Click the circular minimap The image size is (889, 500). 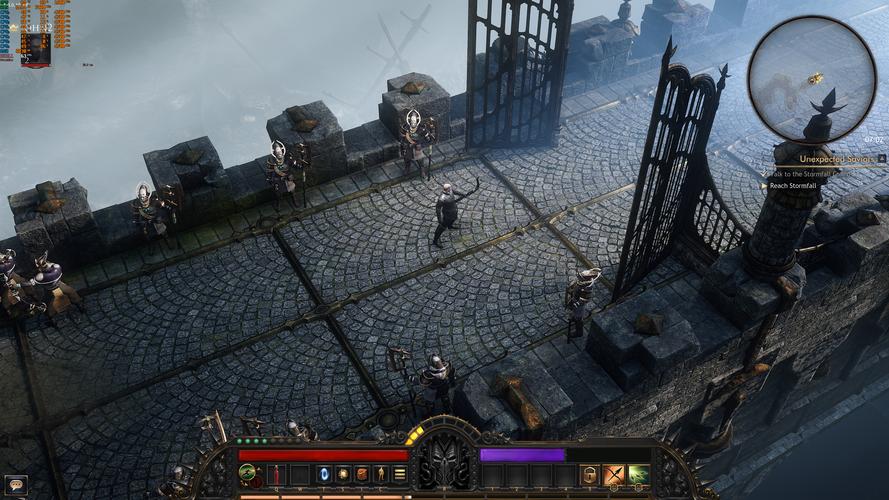[x=811, y=79]
